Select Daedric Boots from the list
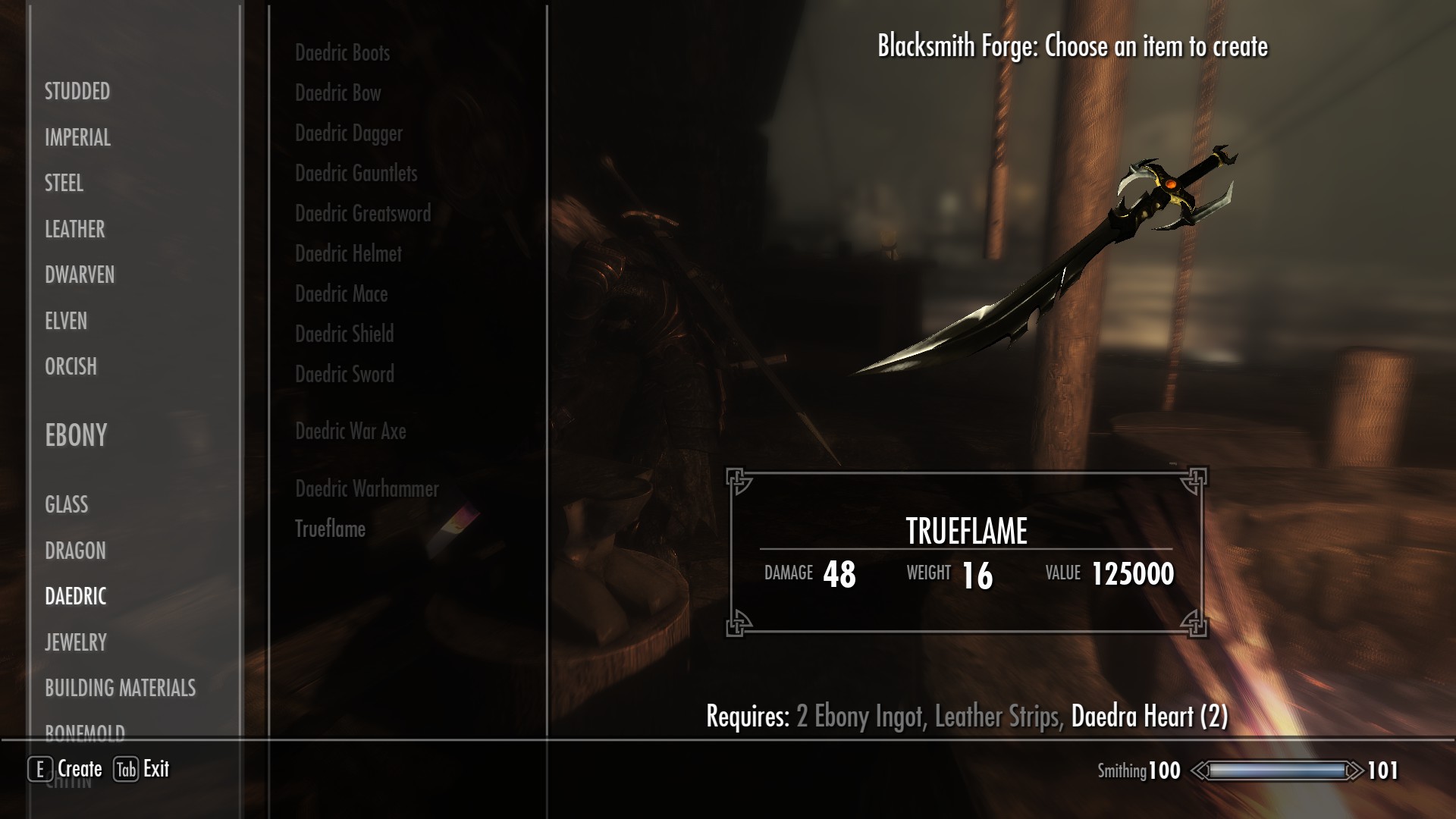The image size is (1456, 819). click(x=342, y=53)
